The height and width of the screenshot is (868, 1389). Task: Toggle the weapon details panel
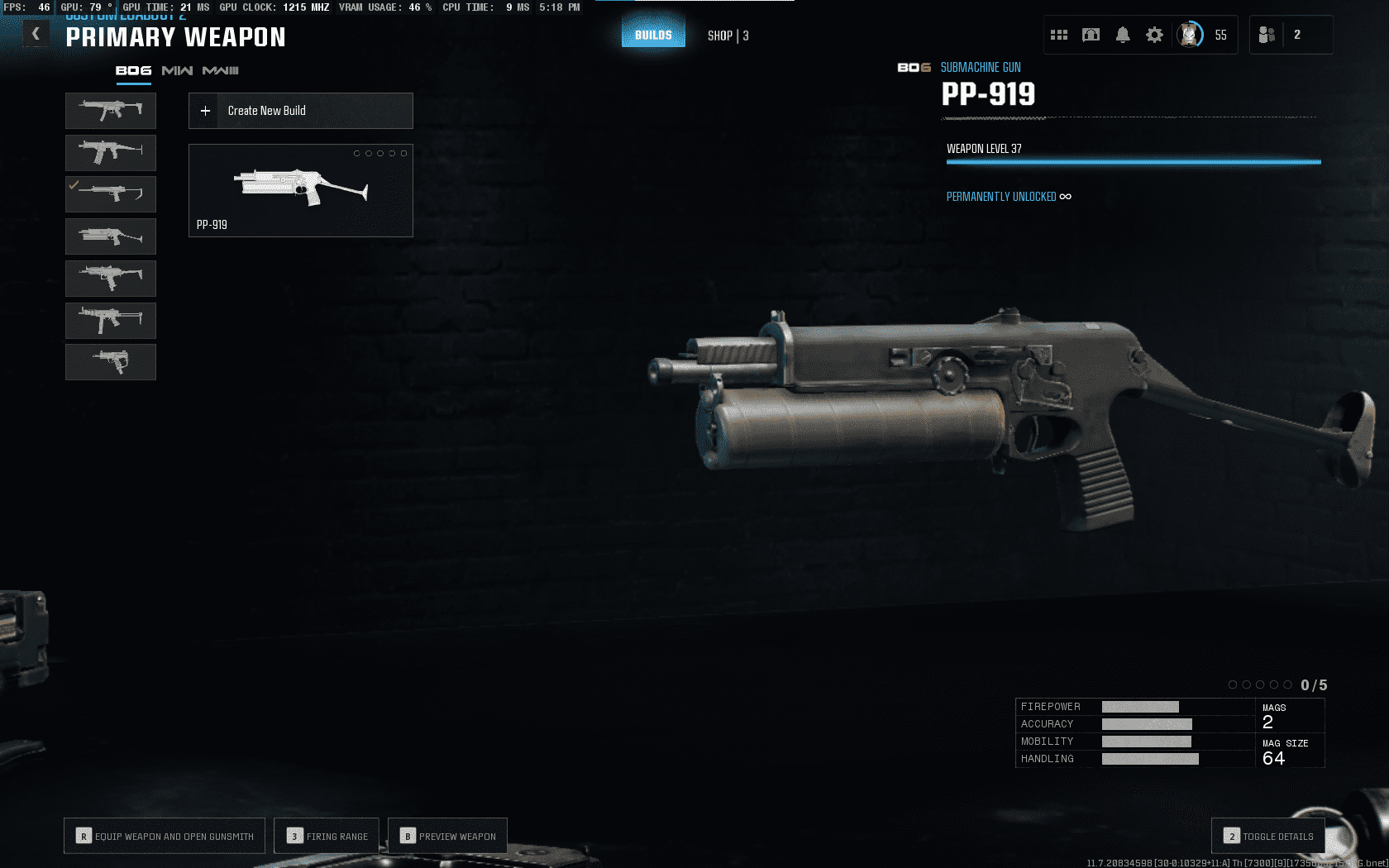(x=1268, y=836)
